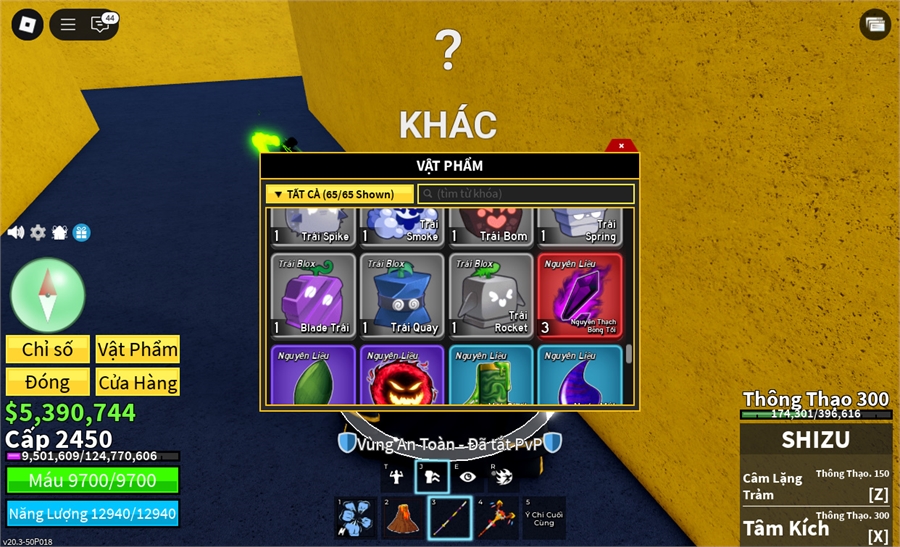Open the blue gift box icon
Image resolution: width=900 pixels, height=547 pixels.
[x=82, y=232]
